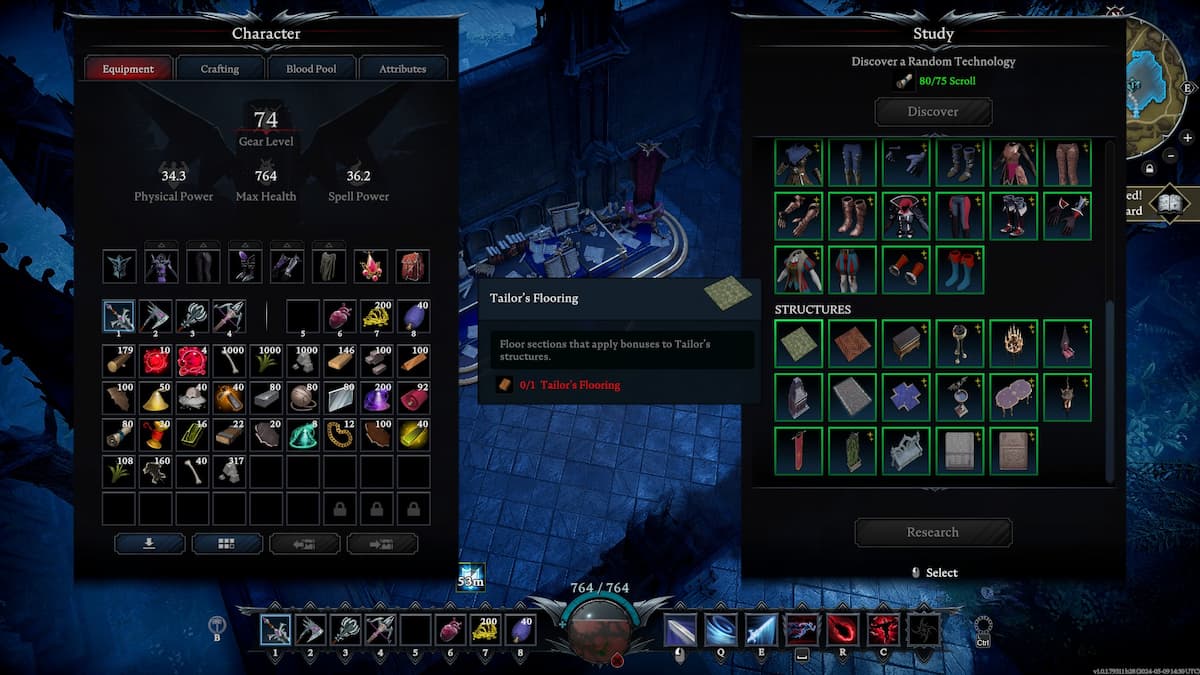Choose the red banner structure

pos(798,451)
